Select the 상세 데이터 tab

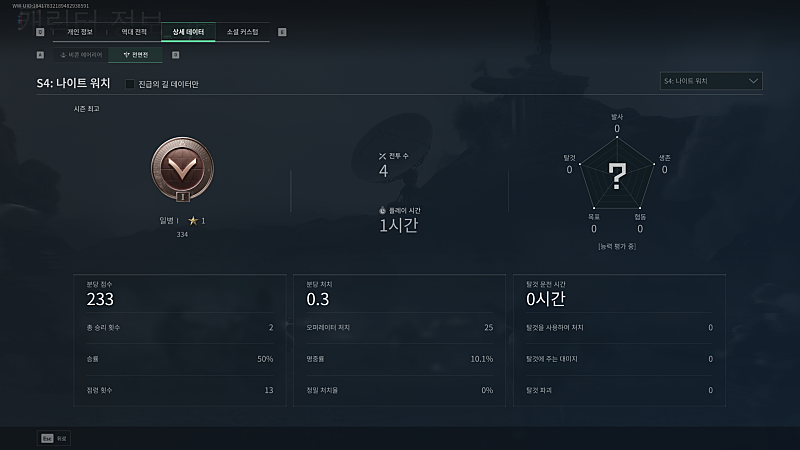[188, 32]
